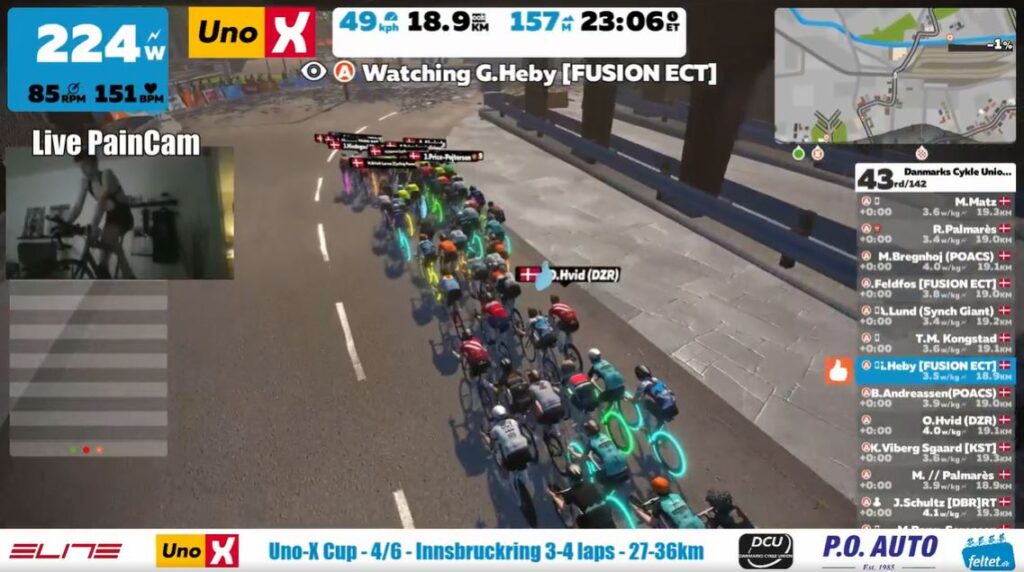Select L.Lund (Synch Giant) rider row
Image resolution: width=1024 pixels, height=572 pixels.
(935, 317)
